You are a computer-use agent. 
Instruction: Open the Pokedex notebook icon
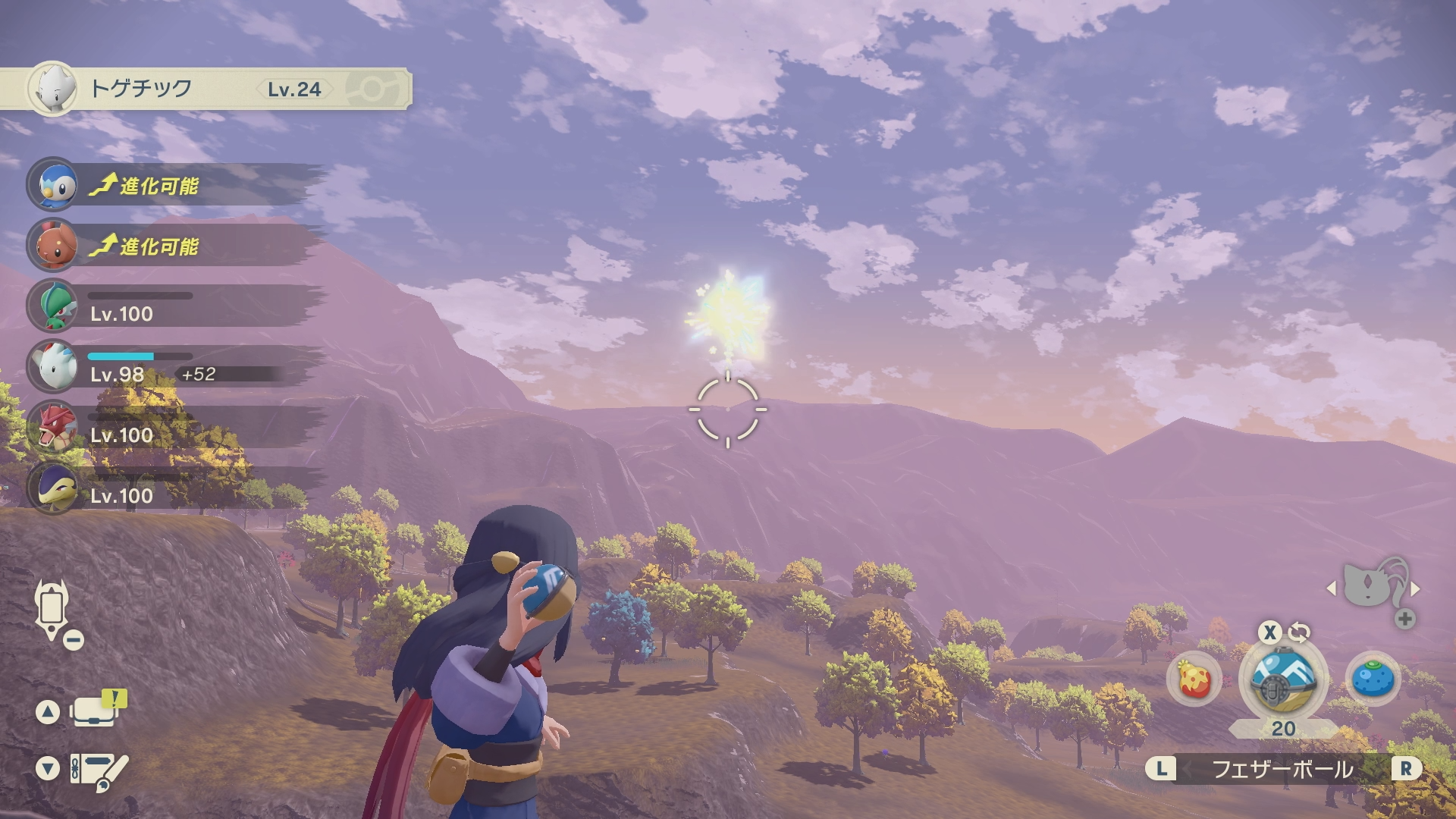click(x=97, y=770)
